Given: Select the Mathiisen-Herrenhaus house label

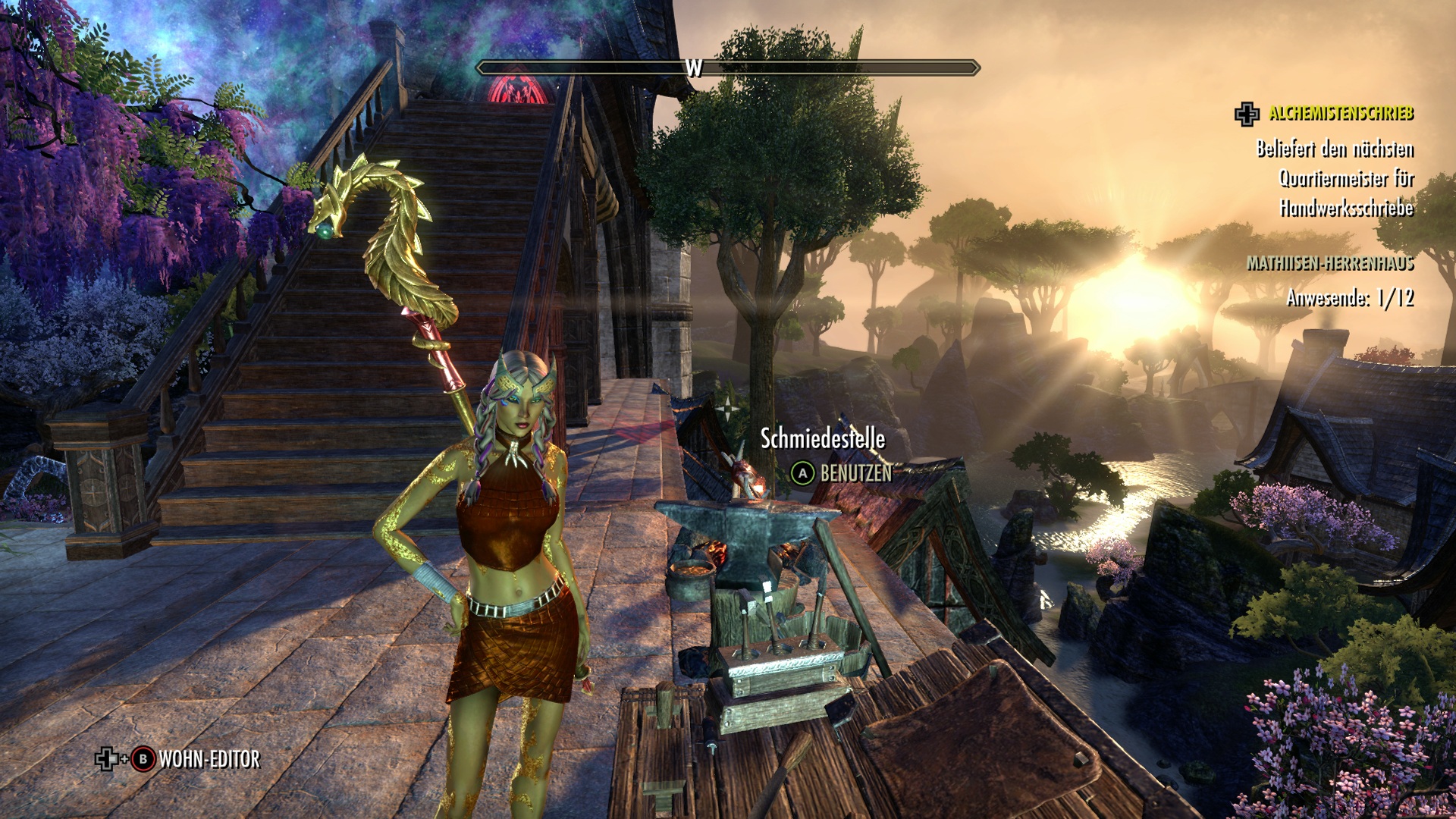Looking at the screenshot, I should tap(1330, 263).
